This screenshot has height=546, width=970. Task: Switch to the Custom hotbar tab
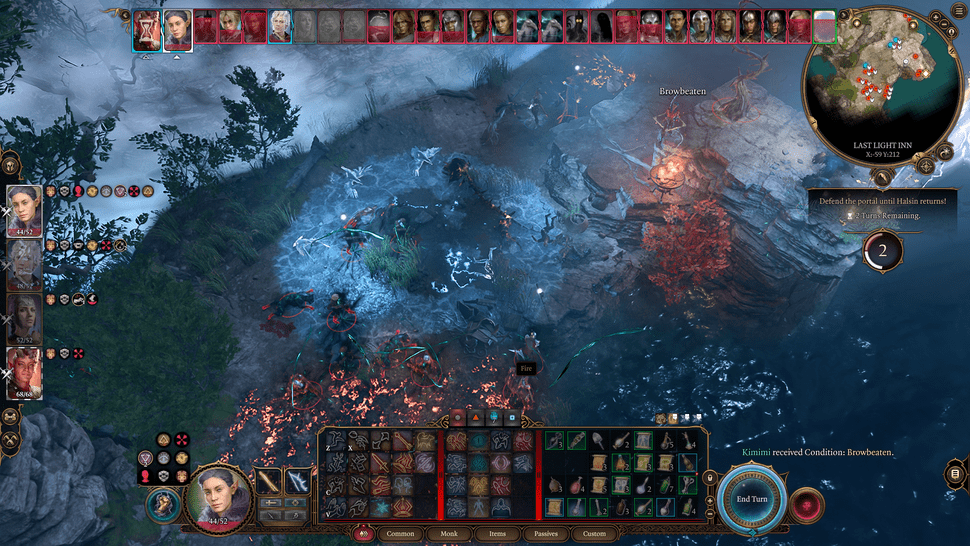(594, 533)
